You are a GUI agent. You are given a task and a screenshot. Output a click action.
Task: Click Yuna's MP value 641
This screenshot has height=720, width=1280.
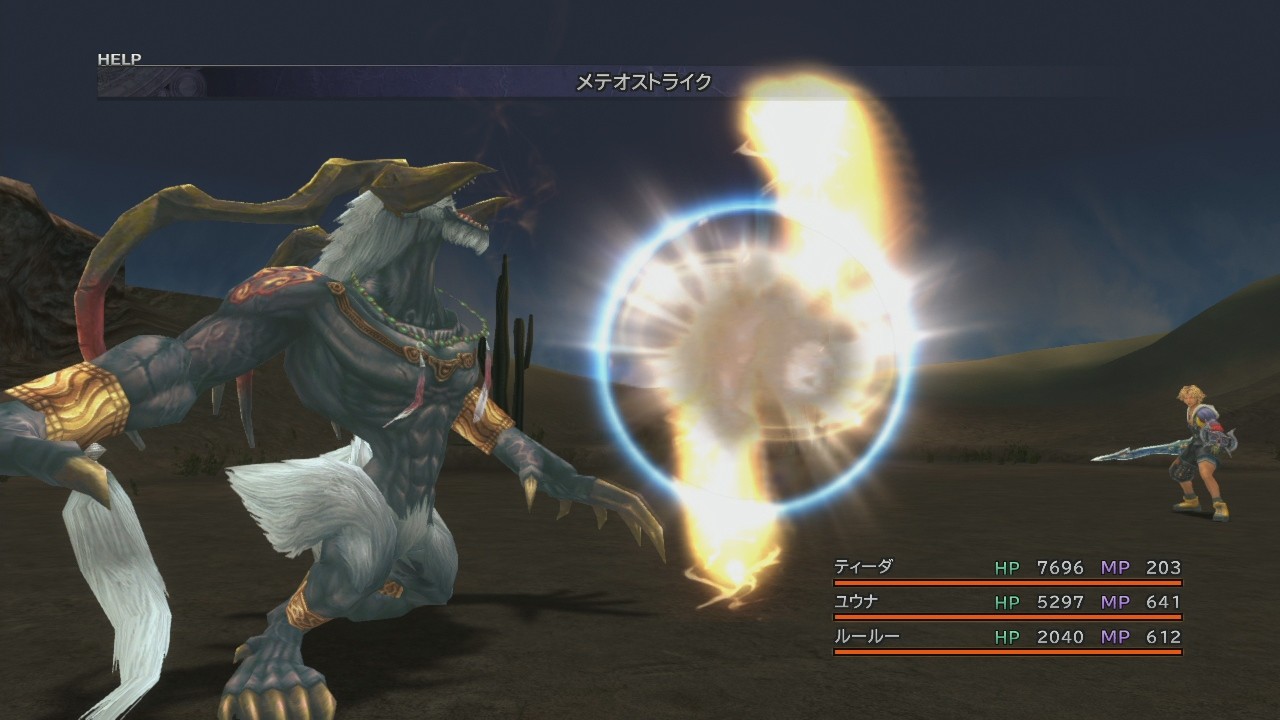tap(1163, 602)
